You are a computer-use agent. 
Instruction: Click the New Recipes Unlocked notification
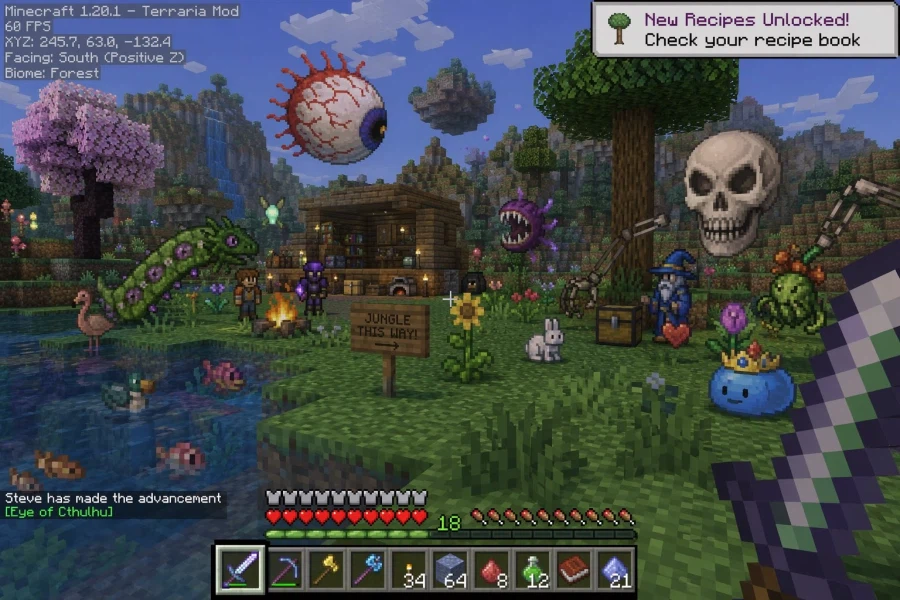(x=744, y=29)
